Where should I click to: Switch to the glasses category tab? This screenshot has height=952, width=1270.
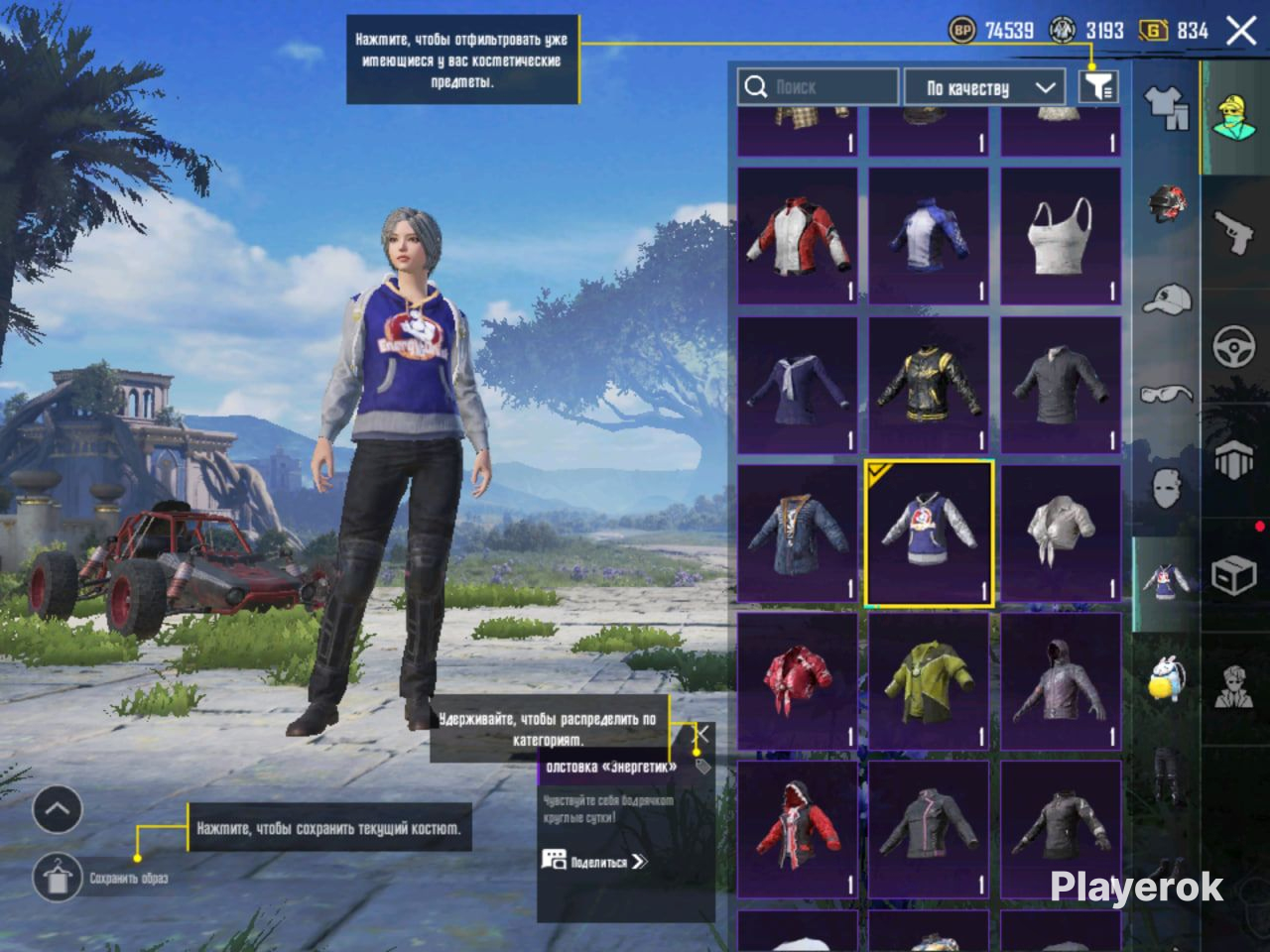pos(1167,394)
